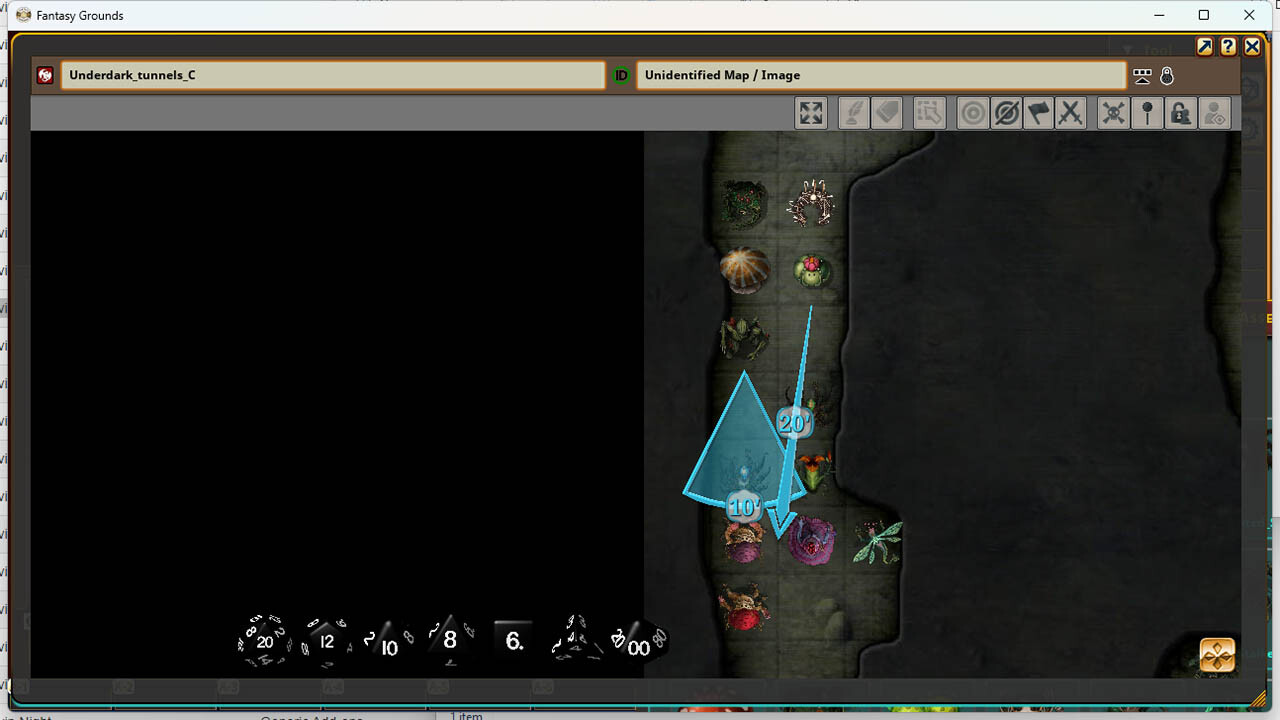Select the pushpin pointer tool
Image resolution: width=1280 pixels, height=720 pixels.
click(x=1147, y=112)
